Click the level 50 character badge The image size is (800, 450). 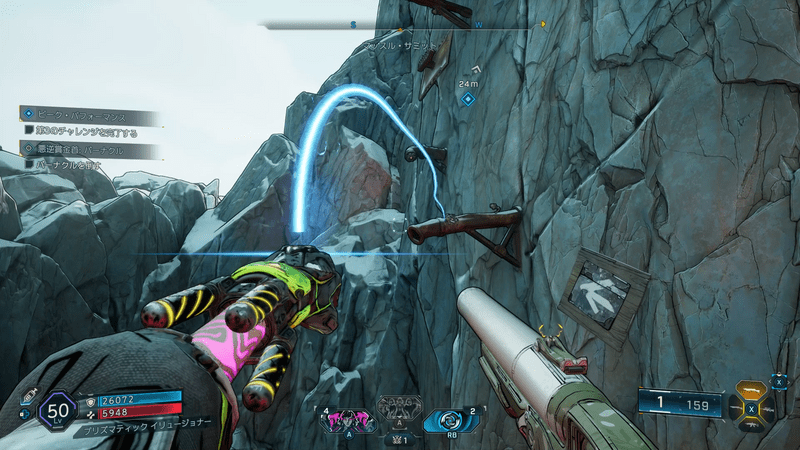tap(56, 410)
